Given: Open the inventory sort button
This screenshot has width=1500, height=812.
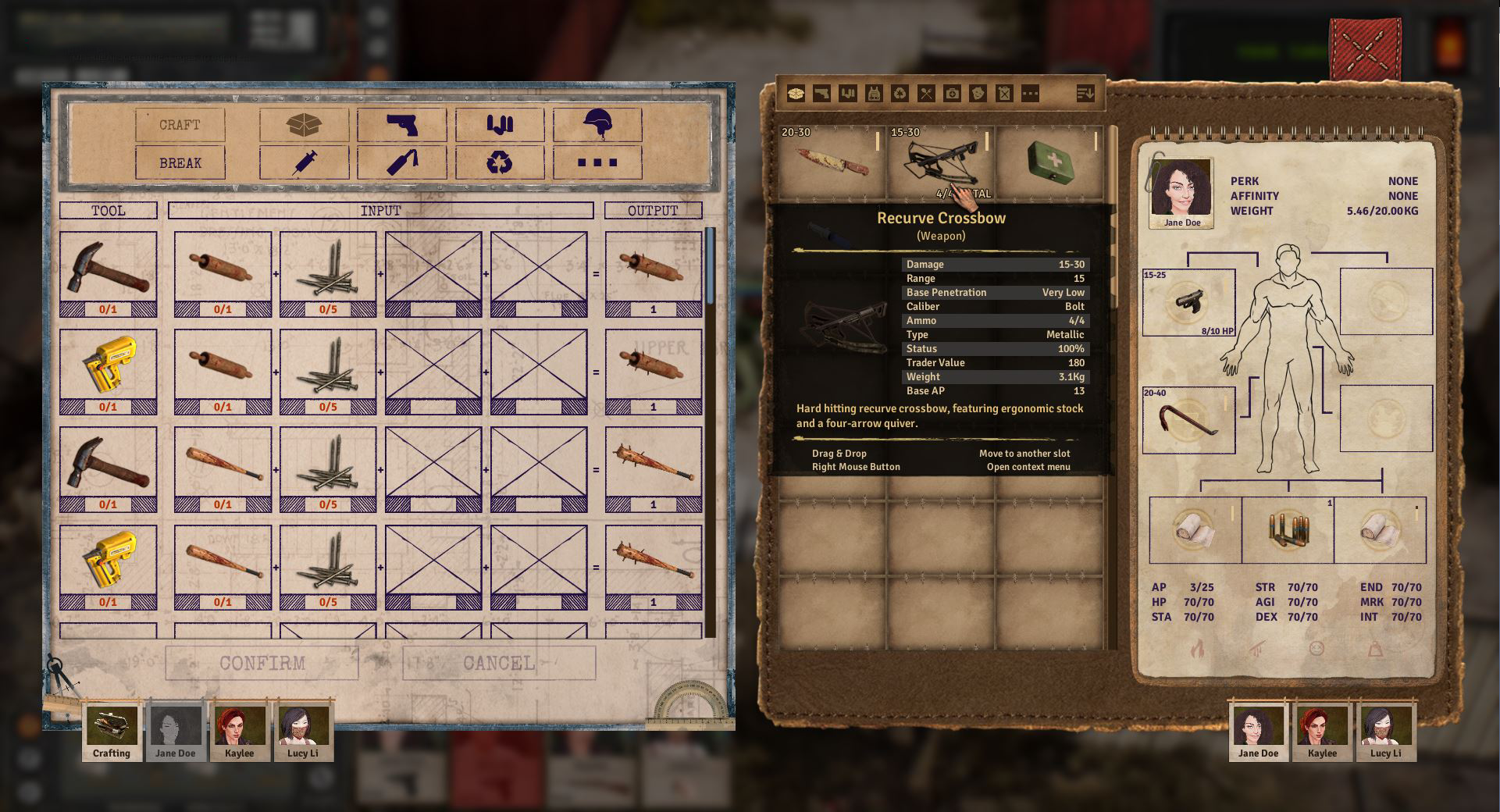Looking at the screenshot, I should [x=1085, y=94].
